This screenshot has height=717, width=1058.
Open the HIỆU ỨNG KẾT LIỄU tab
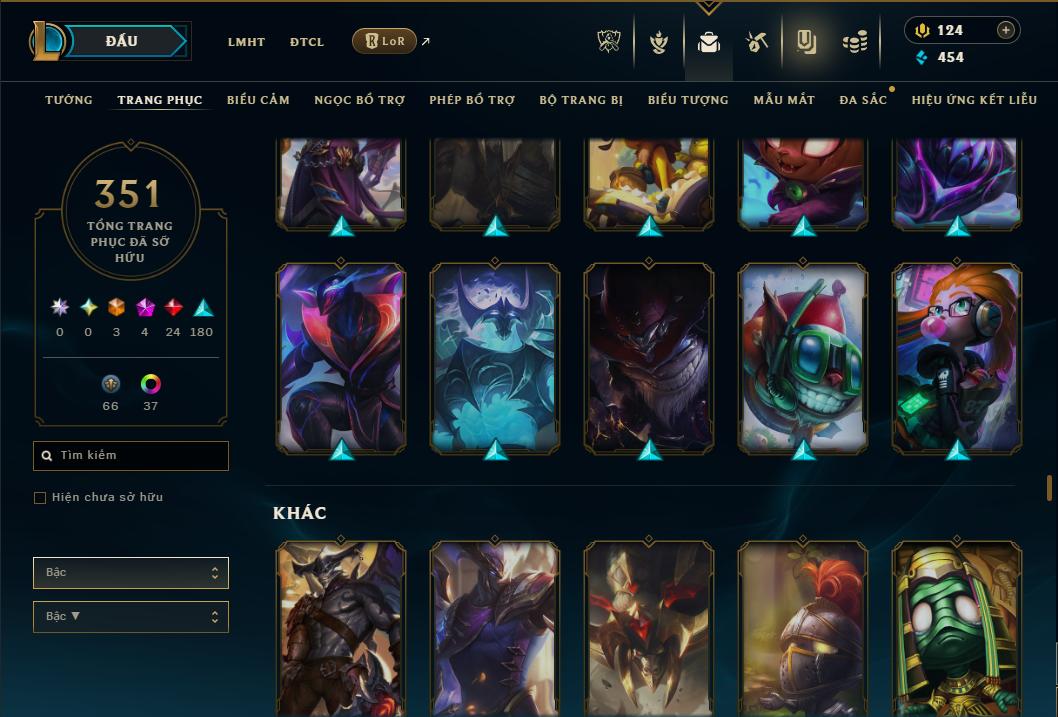pos(974,100)
